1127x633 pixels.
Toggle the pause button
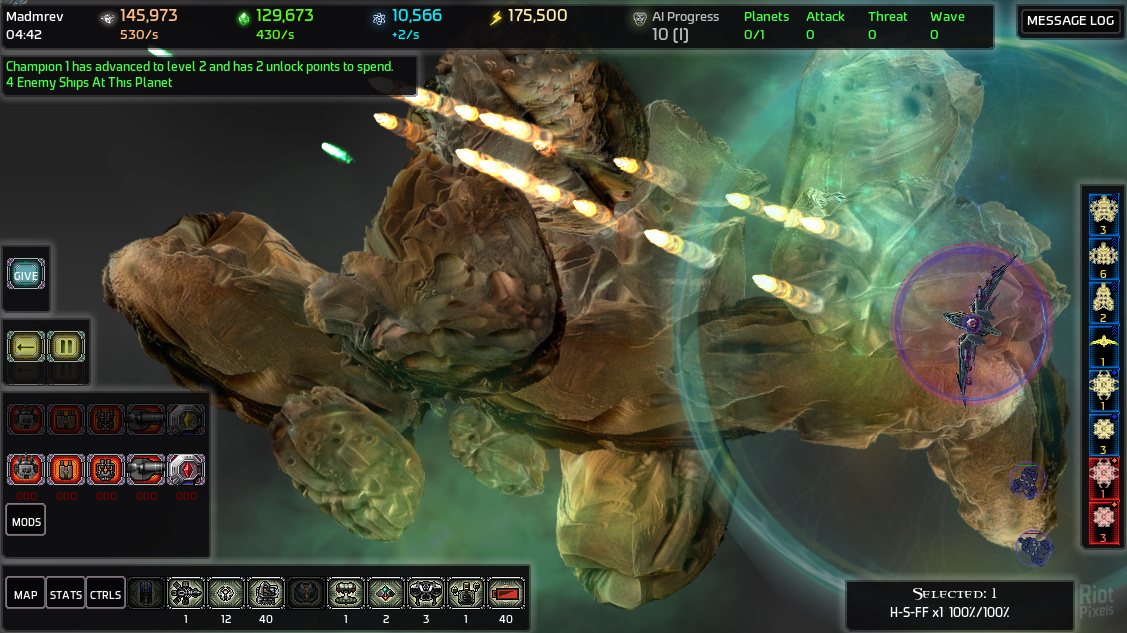(66, 348)
